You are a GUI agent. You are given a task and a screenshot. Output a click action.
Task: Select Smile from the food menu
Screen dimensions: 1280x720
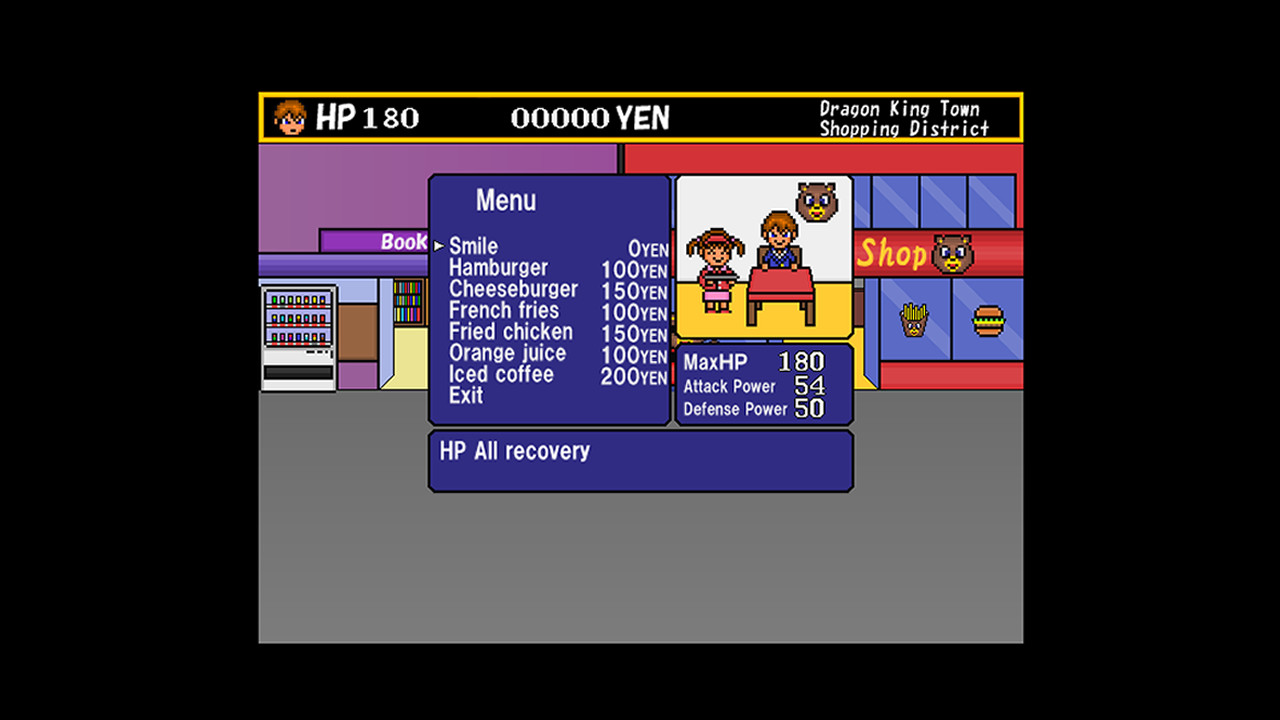(474, 246)
